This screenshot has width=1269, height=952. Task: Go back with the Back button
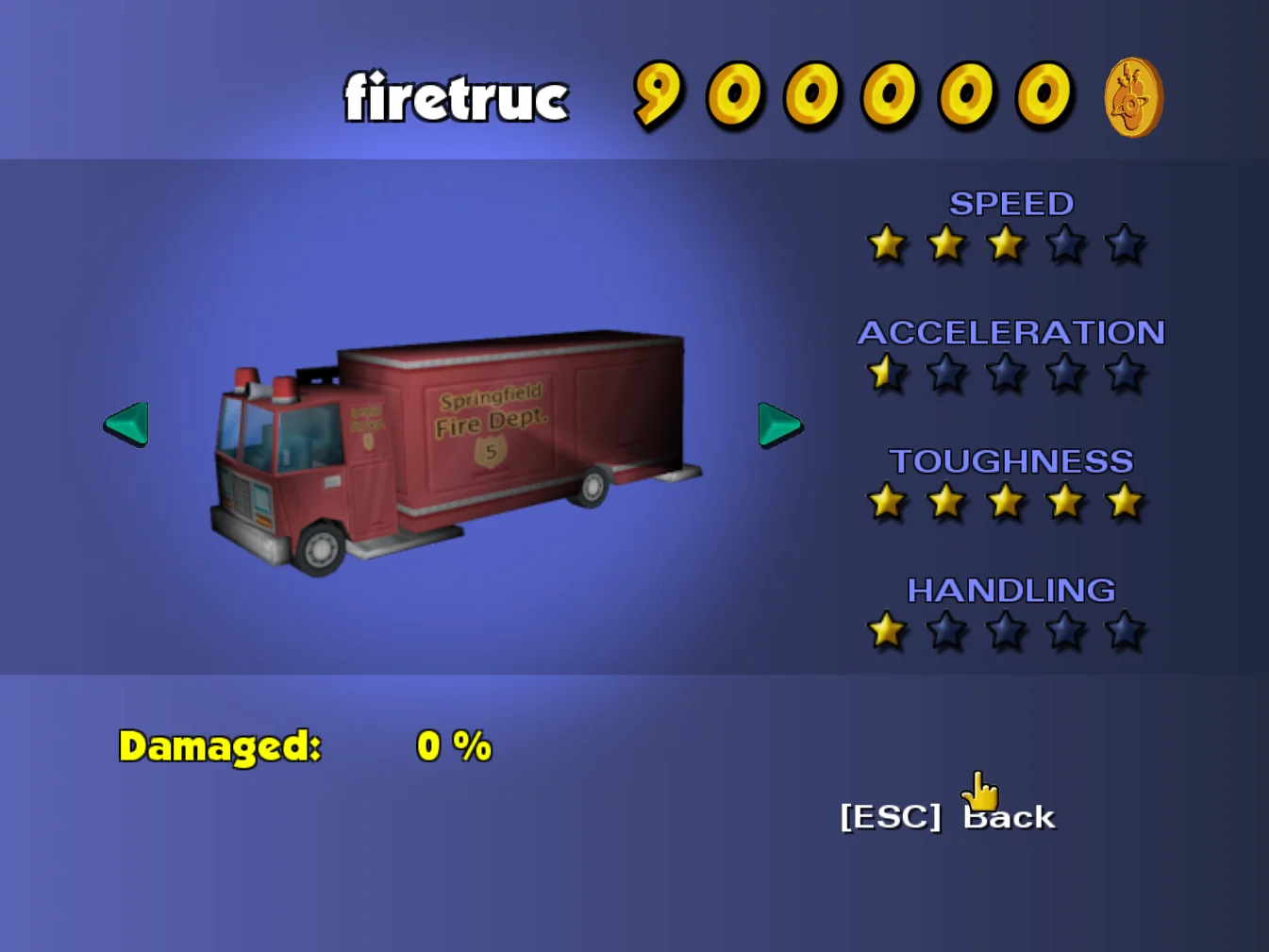tap(948, 816)
